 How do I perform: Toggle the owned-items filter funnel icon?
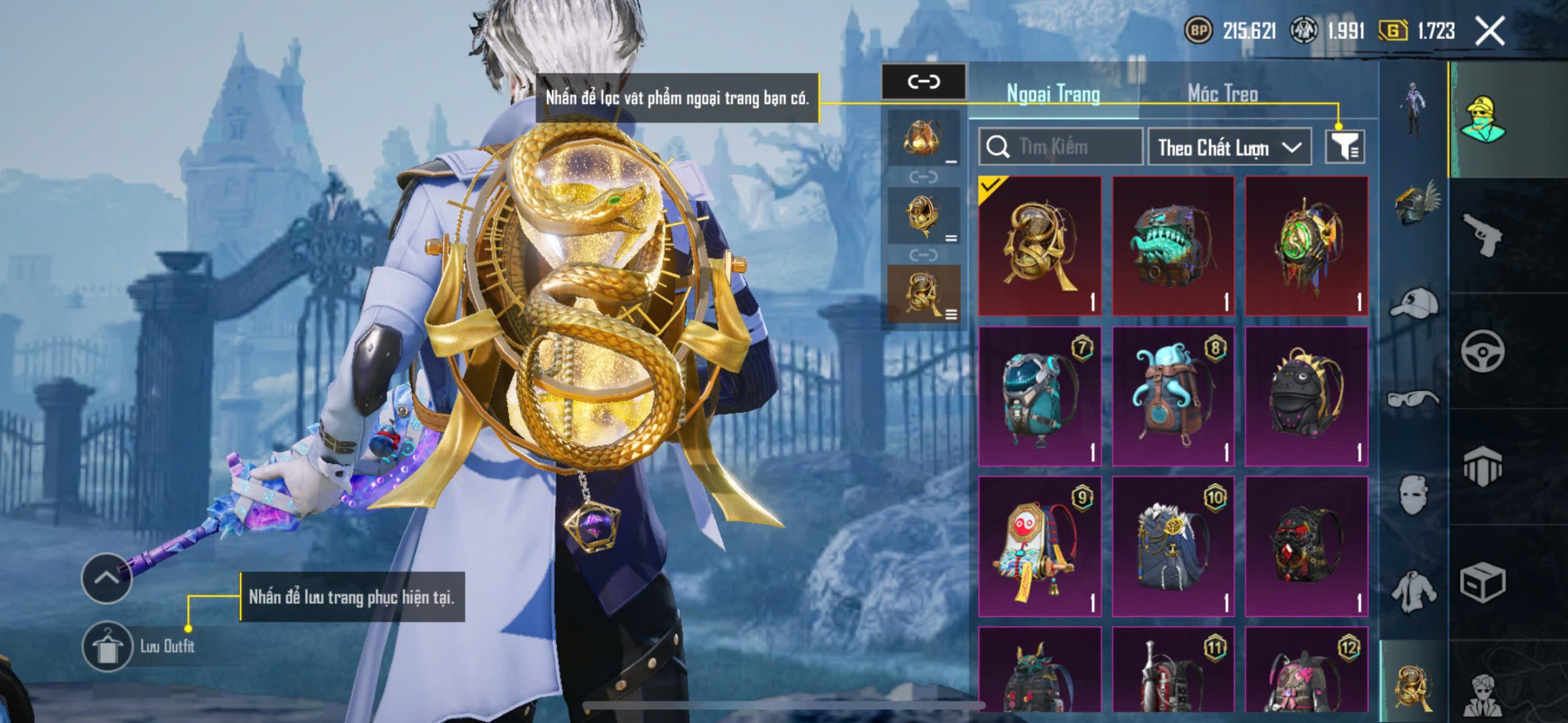tap(1344, 147)
